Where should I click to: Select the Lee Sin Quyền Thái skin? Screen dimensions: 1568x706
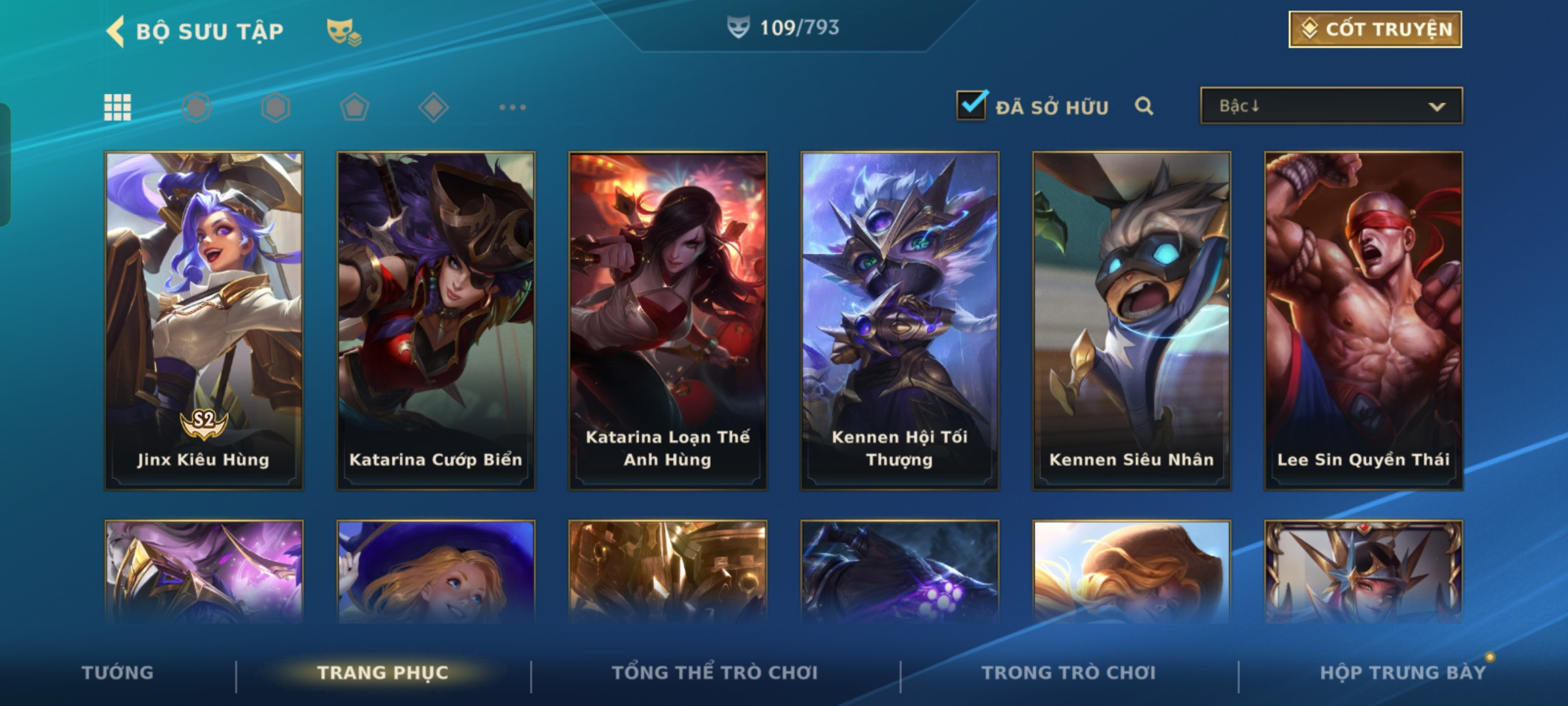(1364, 320)
